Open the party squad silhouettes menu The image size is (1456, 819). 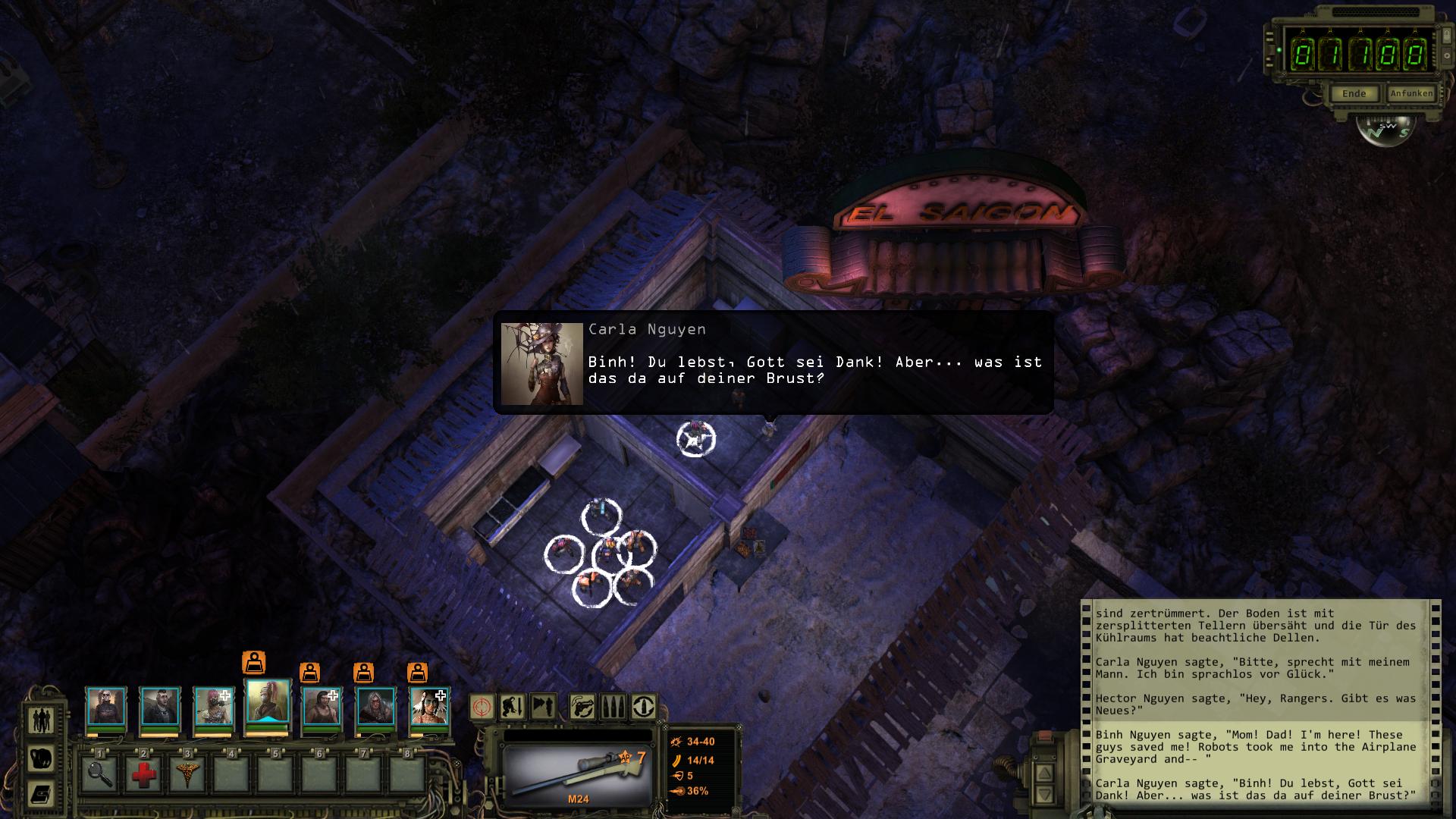pyautogui.click(x=41, y=720)
